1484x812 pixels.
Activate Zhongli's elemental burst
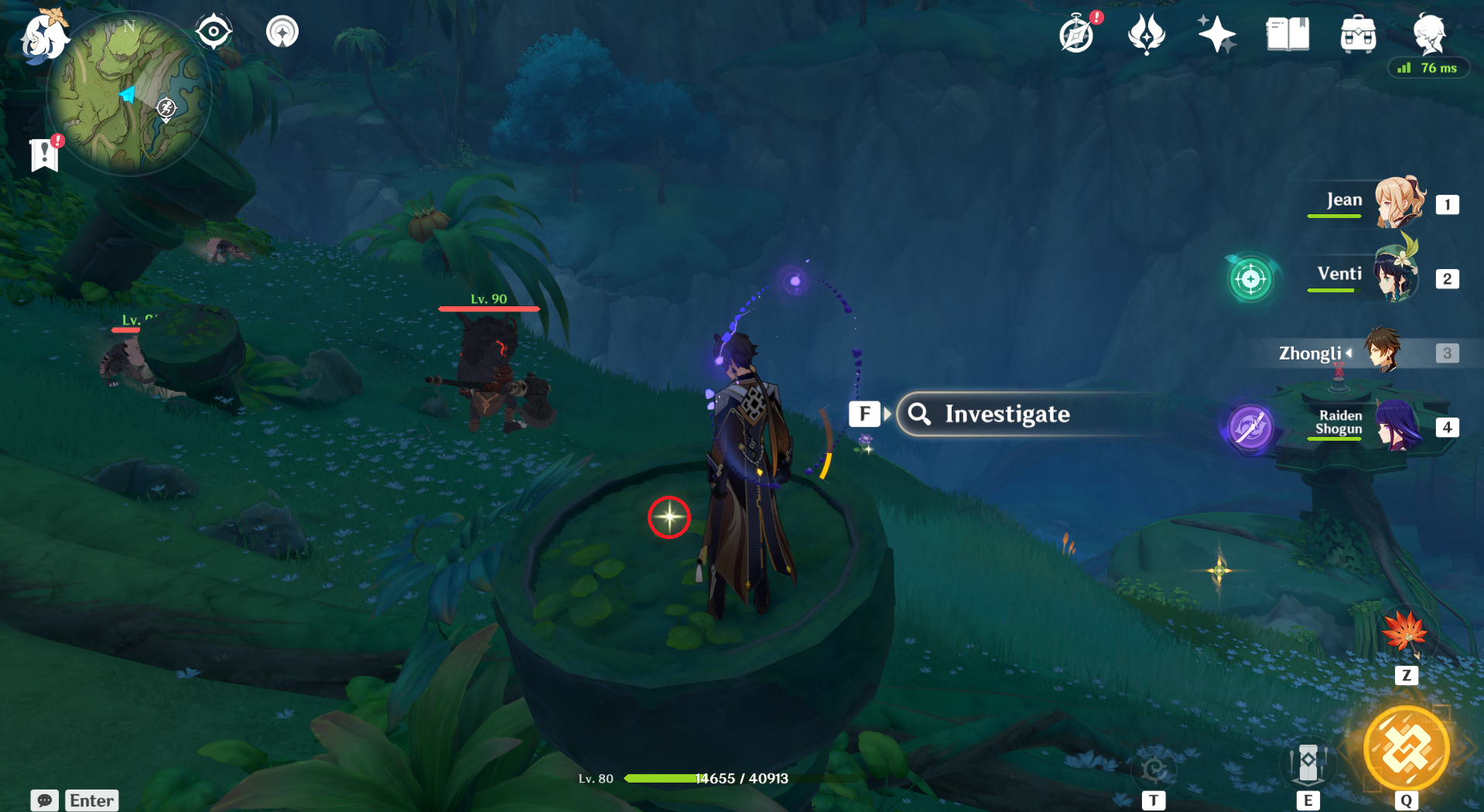click(1405, 749)
